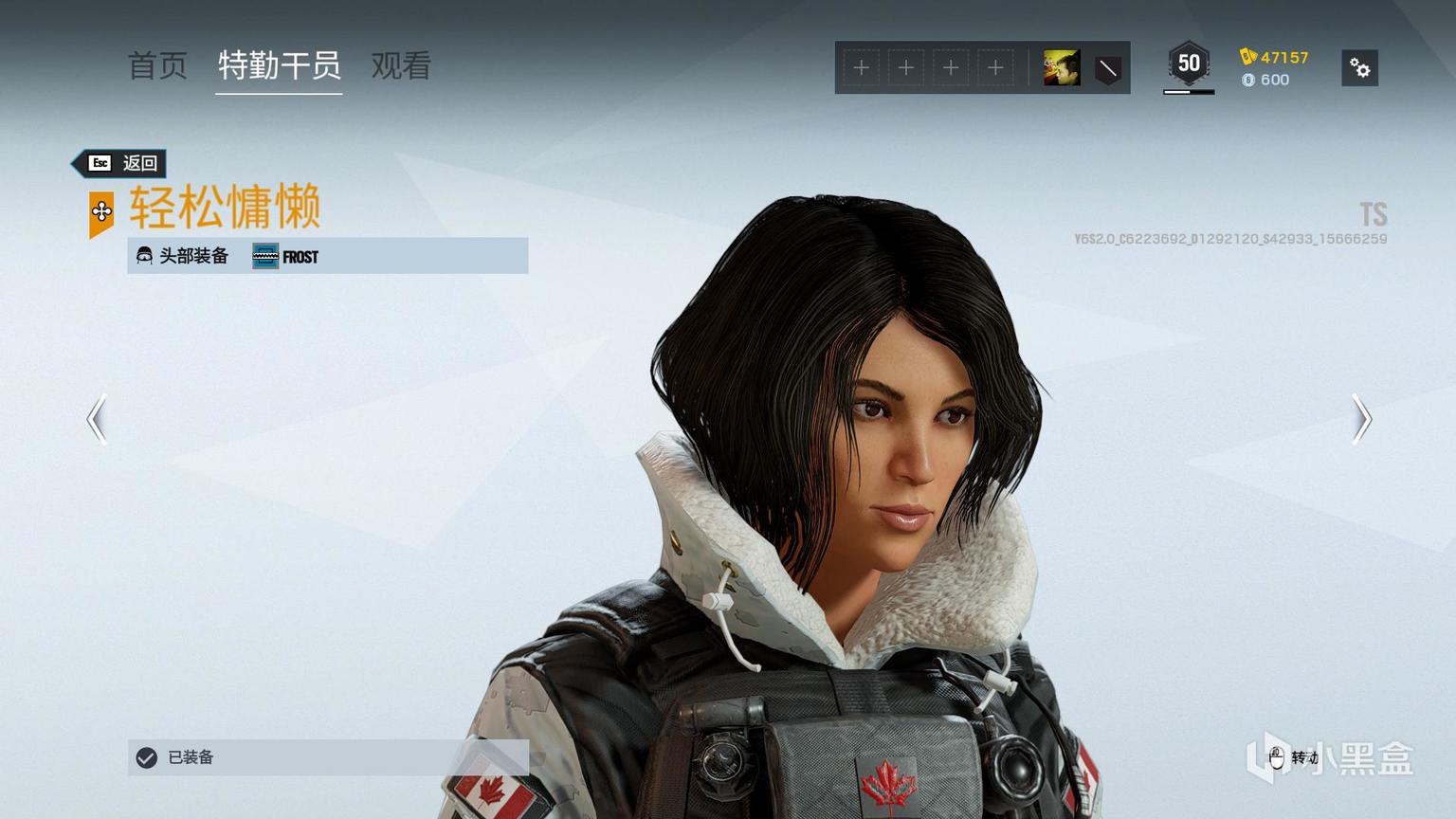Select the 头部装备 FROST headgear bar
This screenshot has height=819, width=1456.
coord(327,256)
